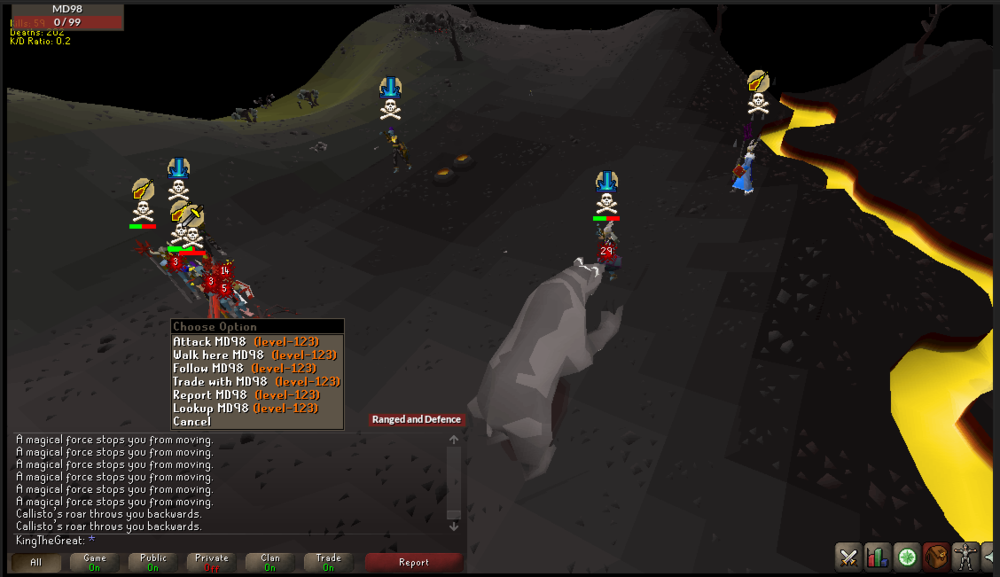Pick the Report MD98 option
Screen dimensions: 1000x577
246,395
